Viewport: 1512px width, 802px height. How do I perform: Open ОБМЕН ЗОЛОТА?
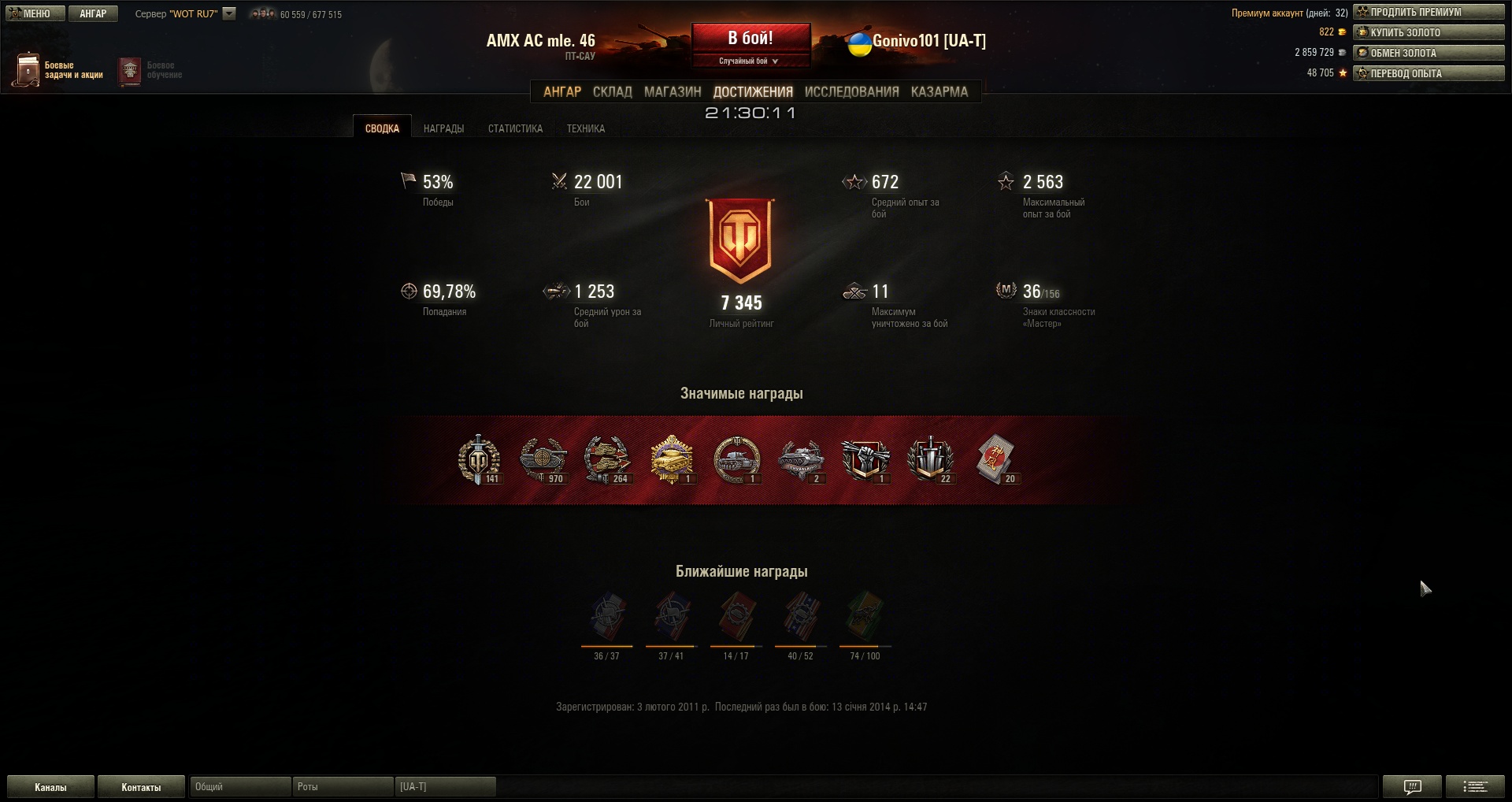pyautogui.click(x=1429, y=53)
